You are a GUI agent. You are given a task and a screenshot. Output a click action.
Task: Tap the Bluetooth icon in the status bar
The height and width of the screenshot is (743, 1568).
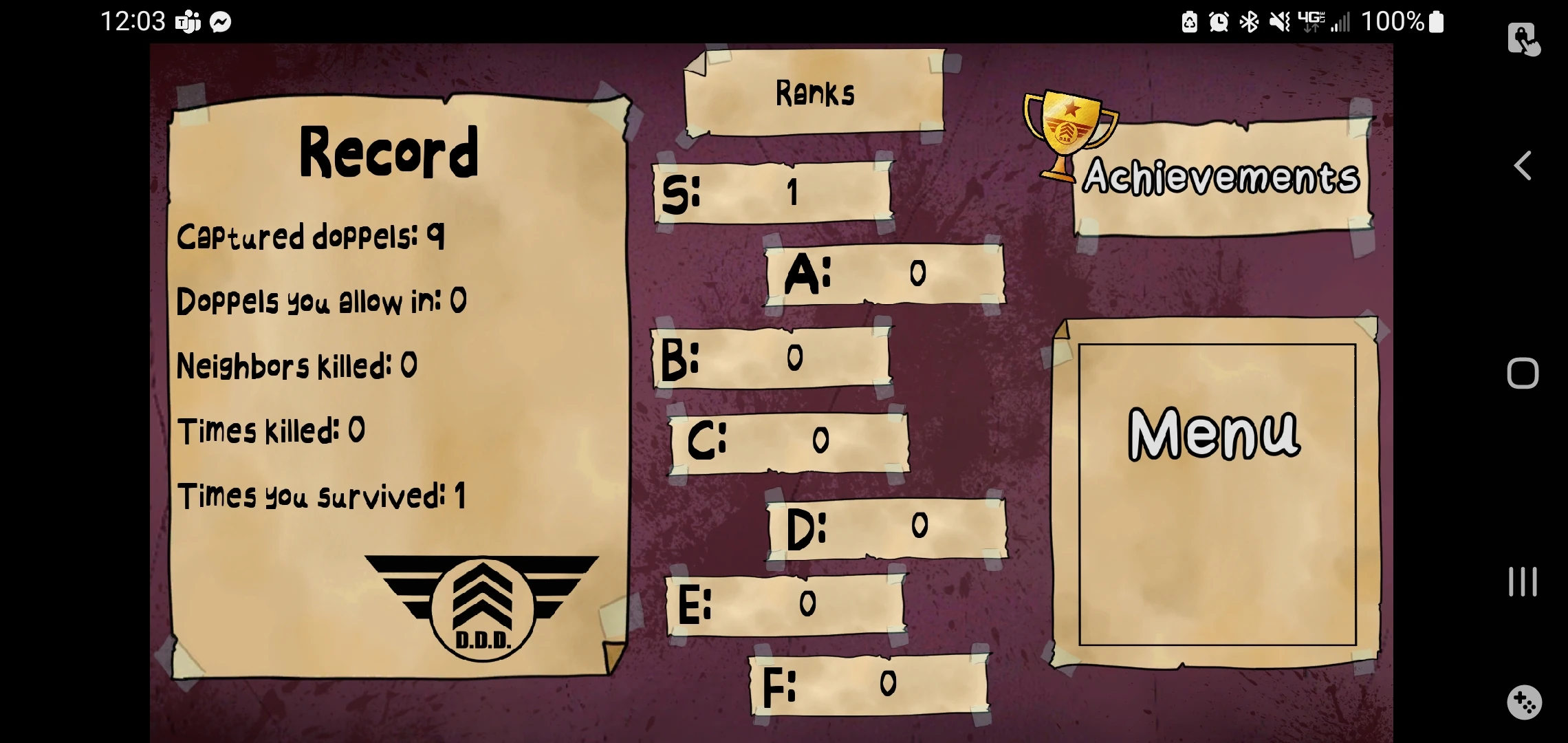click(x=1248, y=21)
